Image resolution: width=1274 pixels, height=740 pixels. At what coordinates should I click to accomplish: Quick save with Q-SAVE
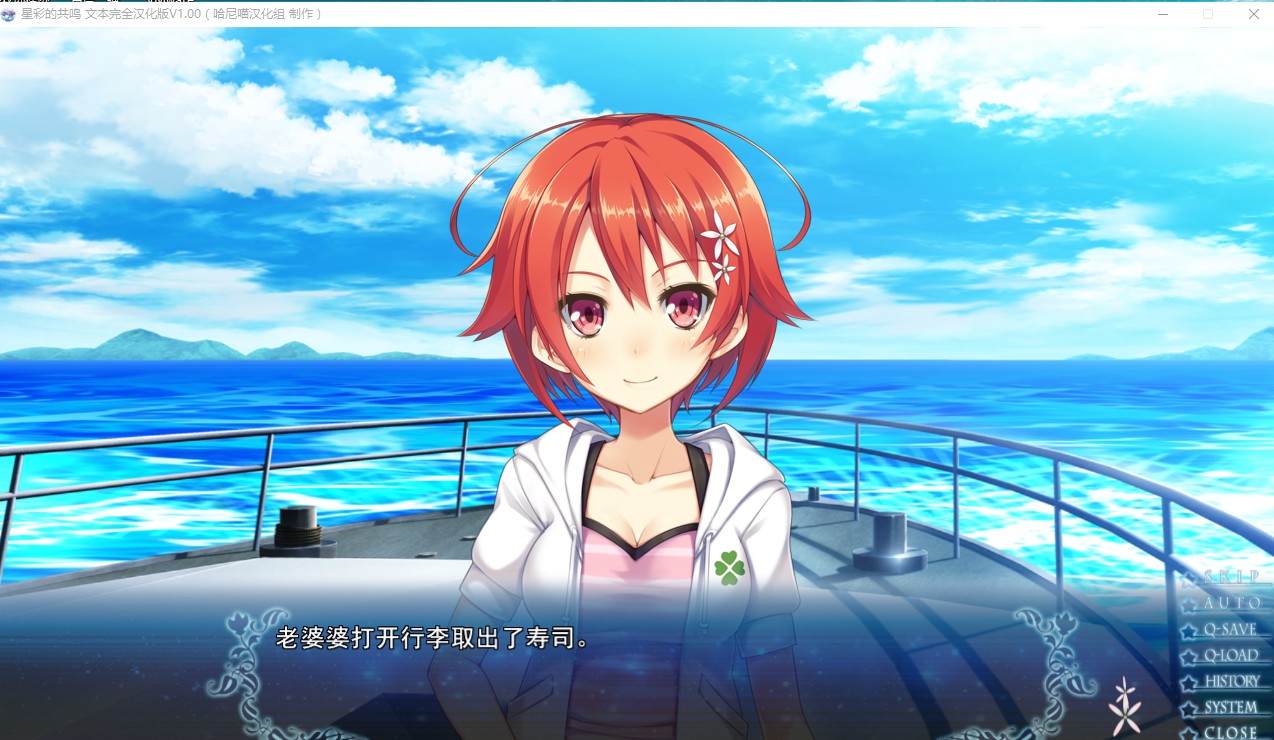point(1229,630)
